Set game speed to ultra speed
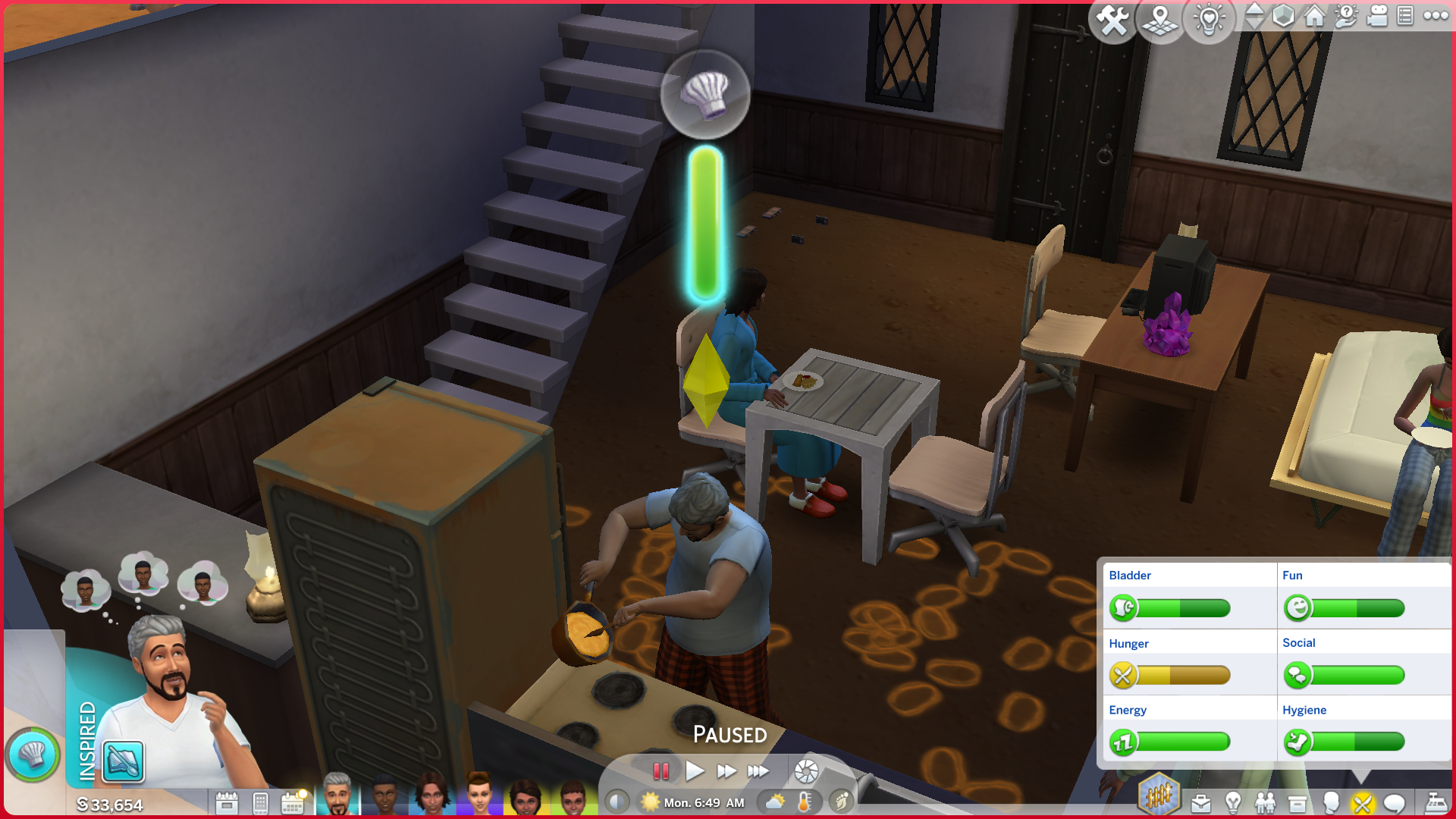 point(758,771)
